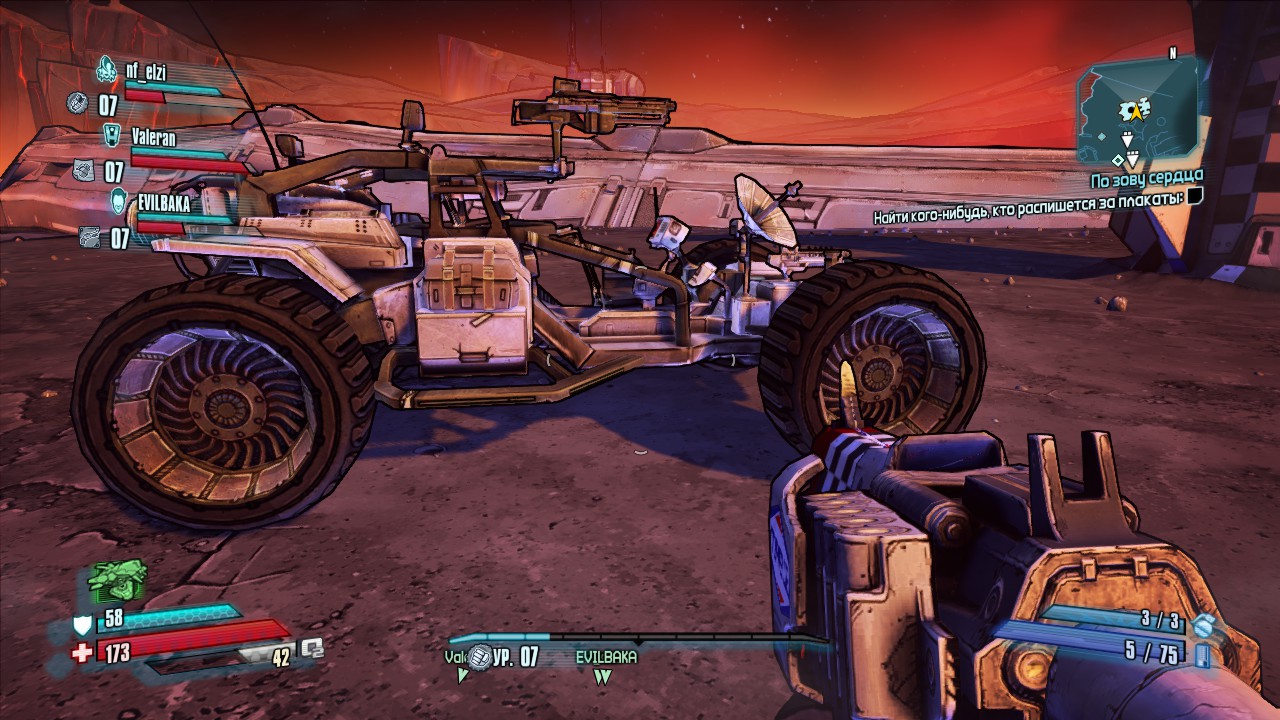
Task: Select the grenade icon beside the ammo counter
Action: [x=1203, y=625]
